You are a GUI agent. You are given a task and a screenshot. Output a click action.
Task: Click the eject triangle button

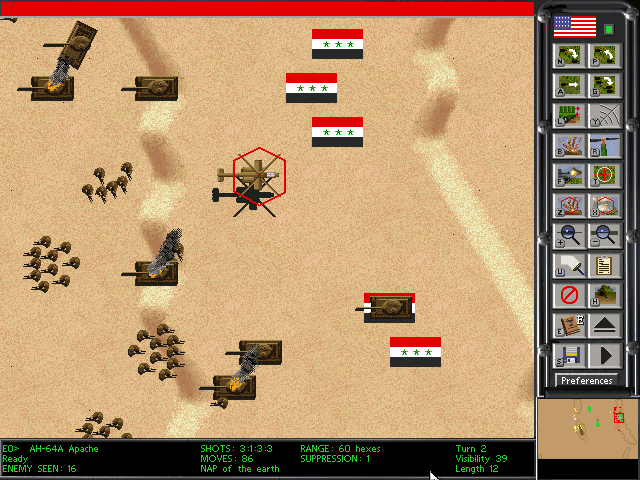[603, 325]
